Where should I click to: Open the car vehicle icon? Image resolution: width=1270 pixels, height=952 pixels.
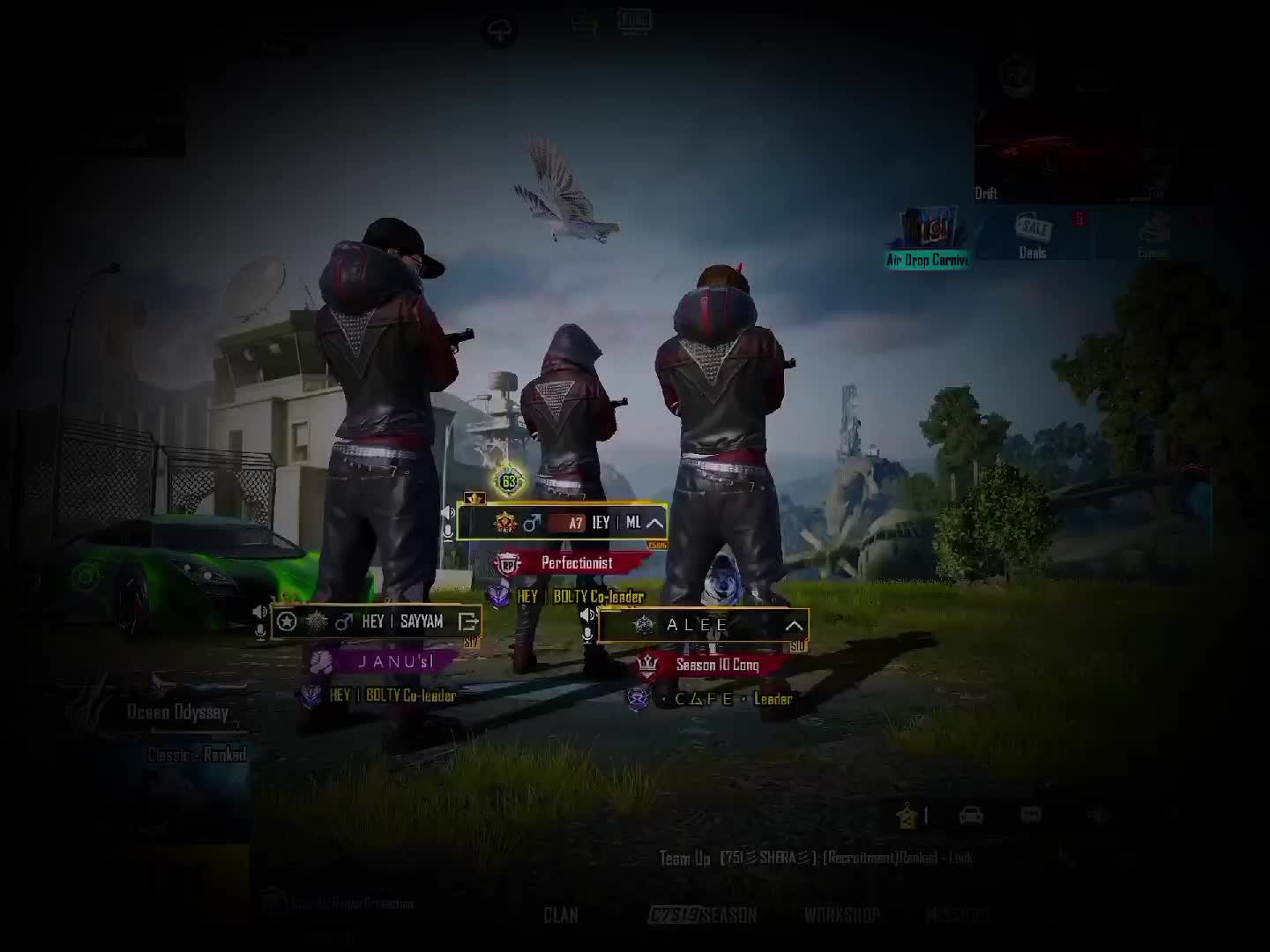(971, 815)
